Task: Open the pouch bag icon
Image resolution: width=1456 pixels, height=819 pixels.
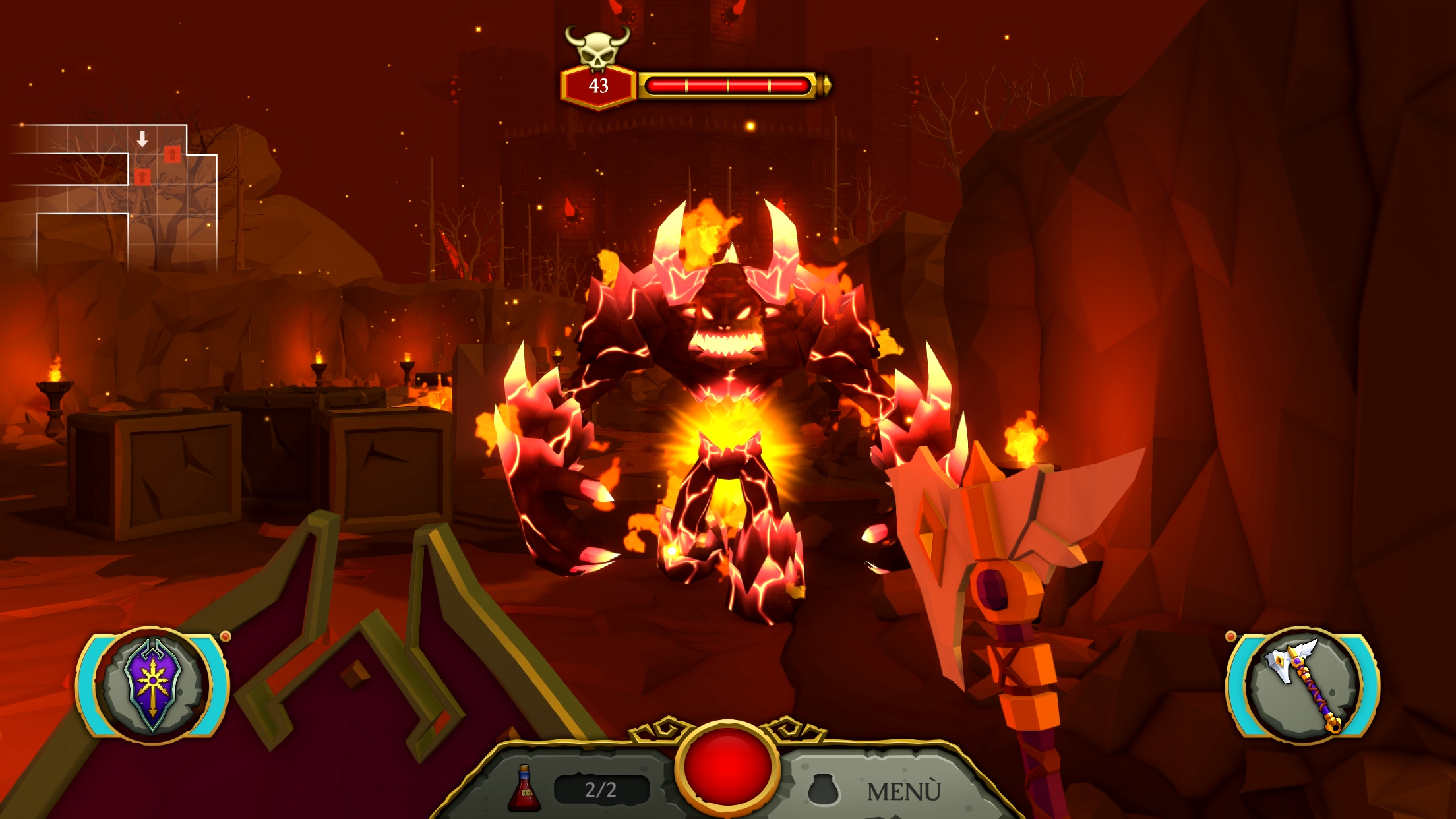Action: coord(823,789)
